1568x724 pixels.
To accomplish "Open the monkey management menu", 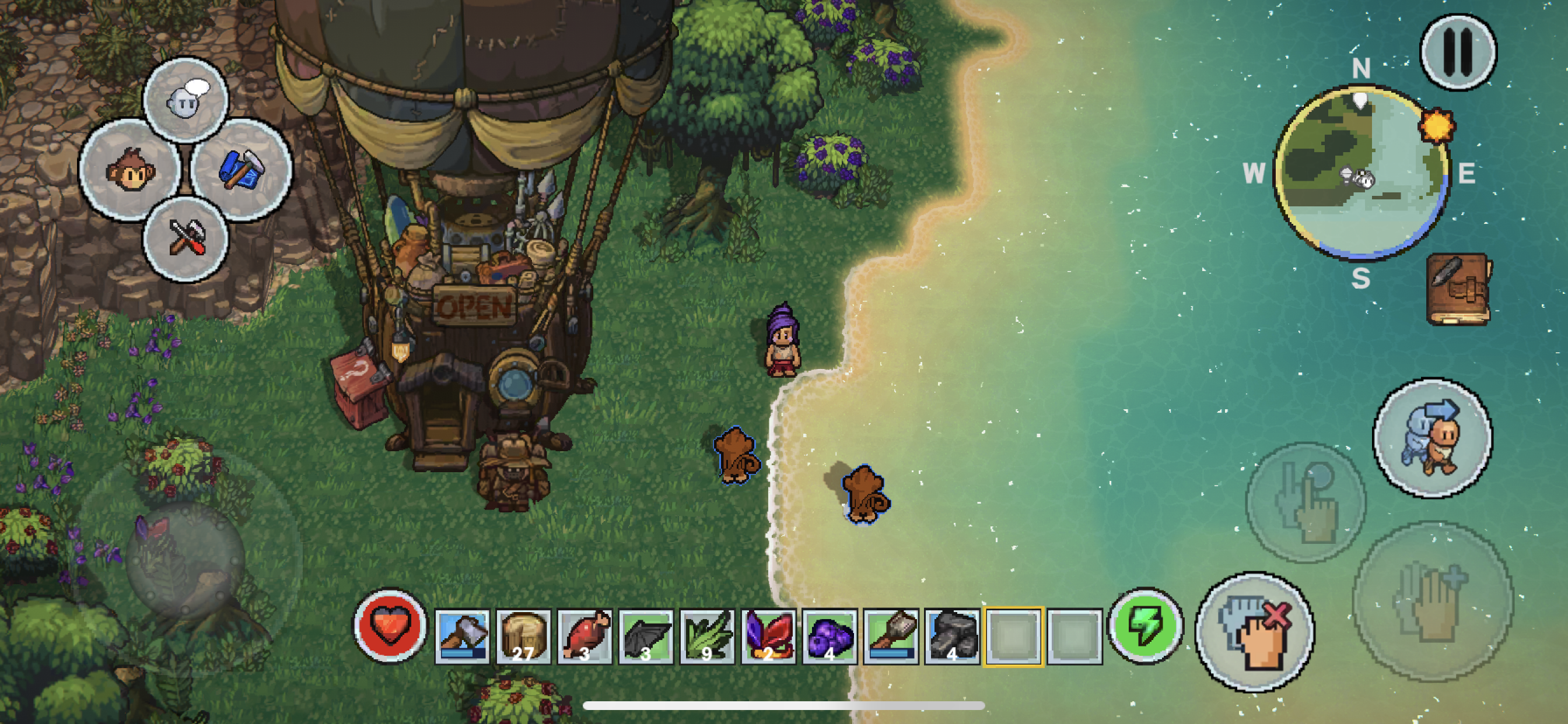I will pos(130,170).
